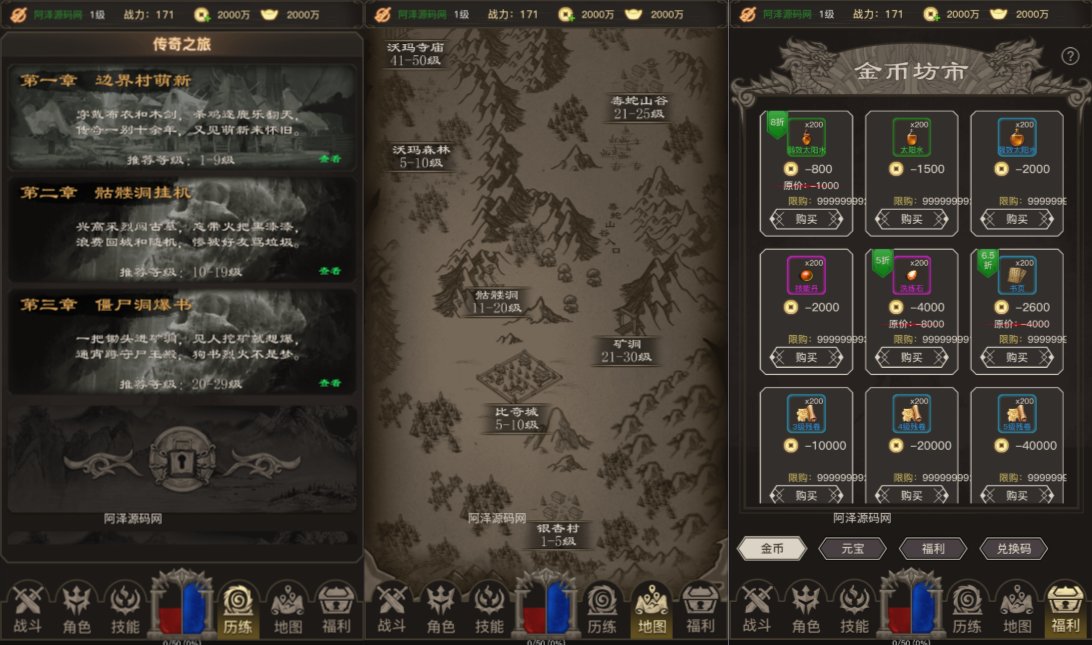Choose 沃玛森林 on the map
Image resolution: width=1092 pixels, height=645 pixels.
point(421,156)
